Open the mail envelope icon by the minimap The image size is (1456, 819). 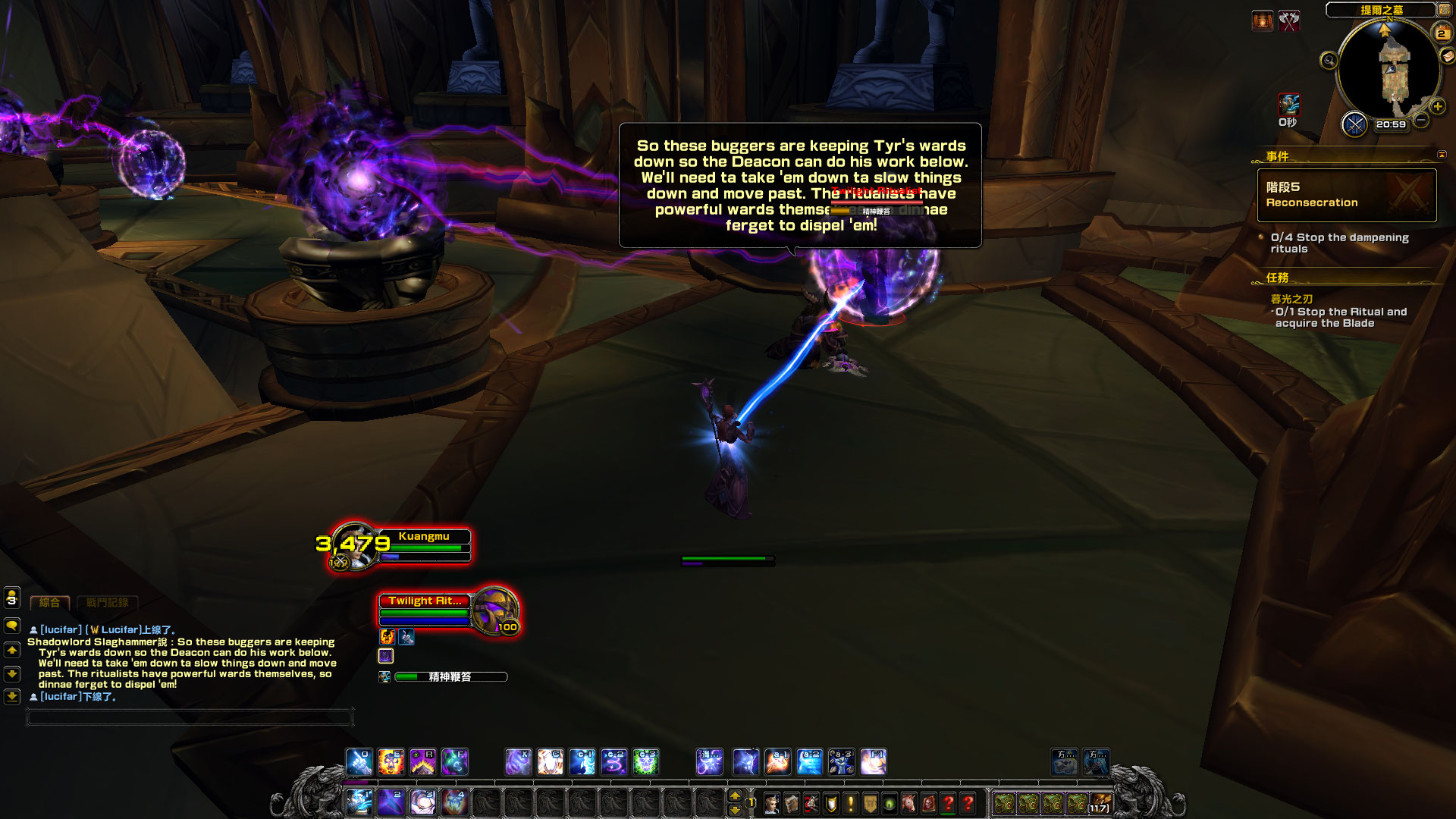[x=1448, y=57]
